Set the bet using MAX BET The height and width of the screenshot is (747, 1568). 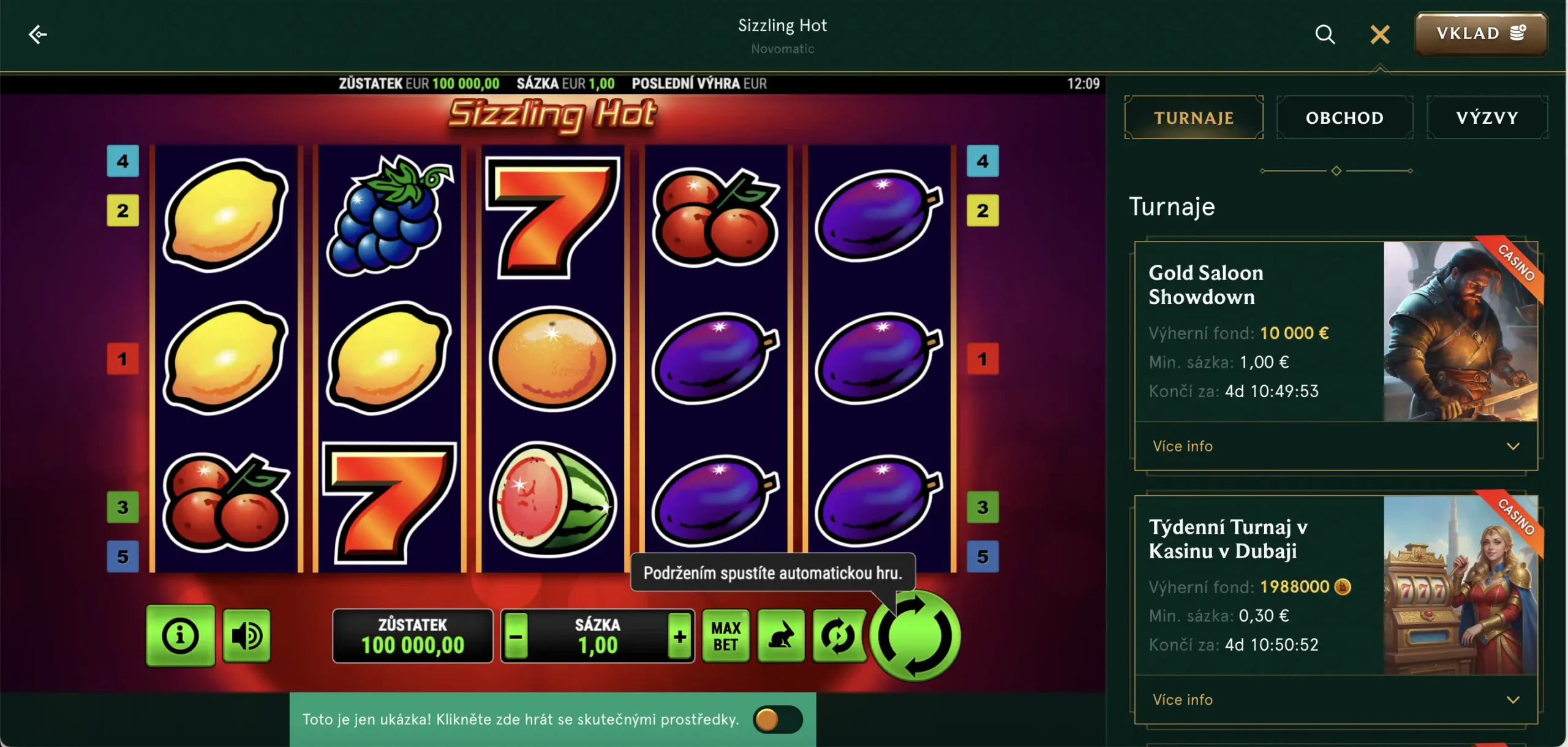[x=726, y=636]
